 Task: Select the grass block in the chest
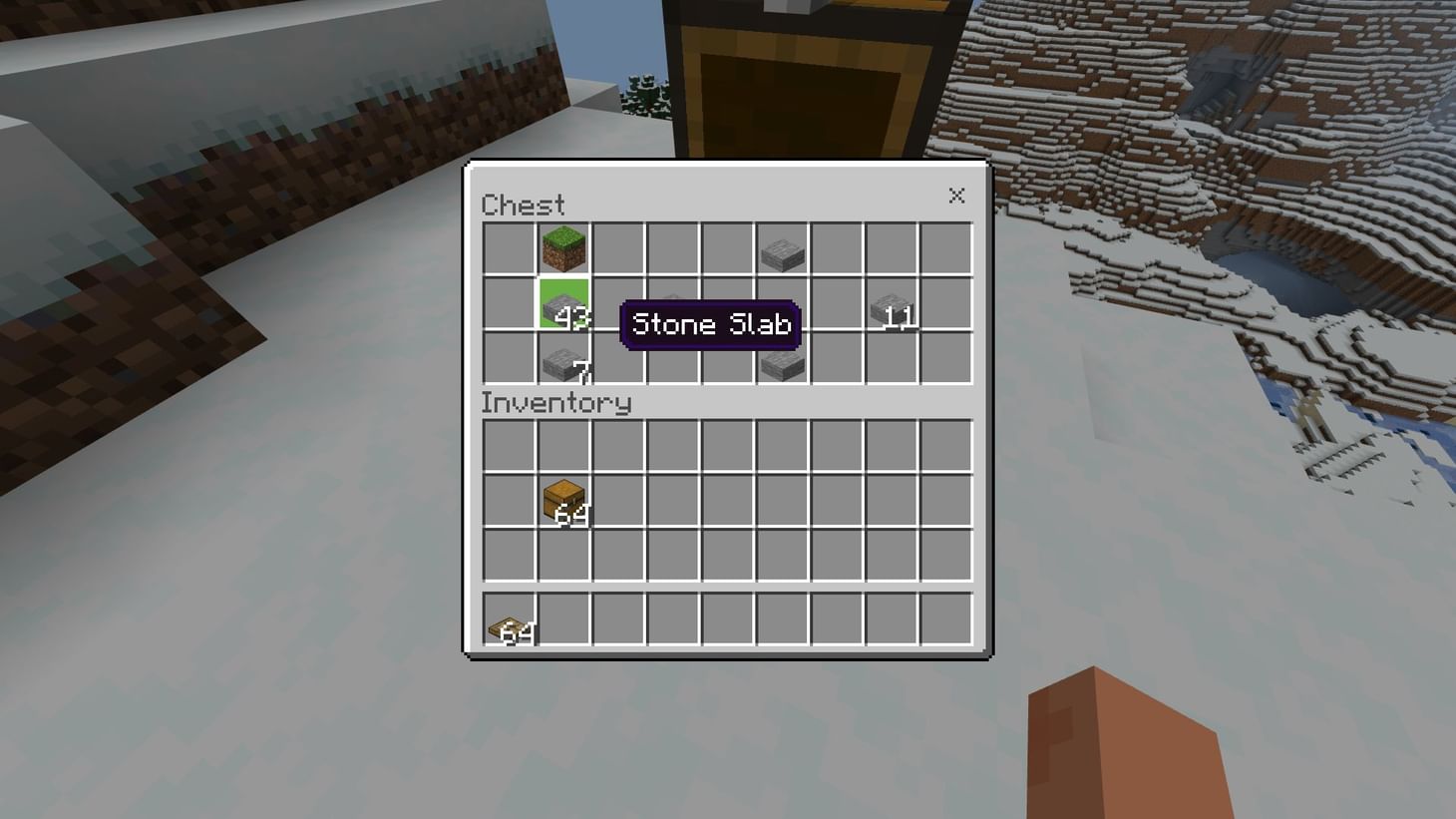click(564, 248)
